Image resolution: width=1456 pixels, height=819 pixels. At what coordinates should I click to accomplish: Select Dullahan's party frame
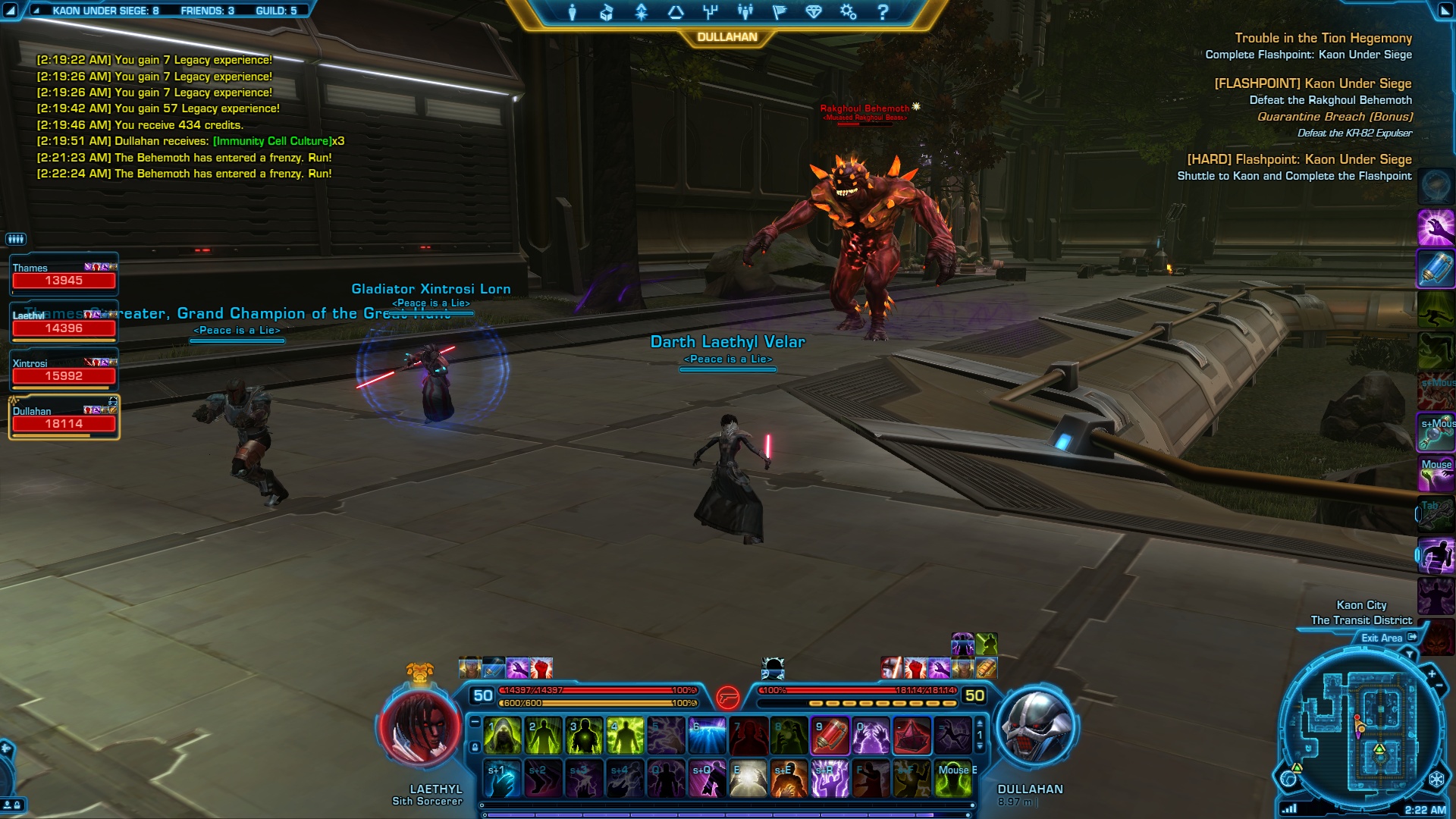tap(64, 418)
